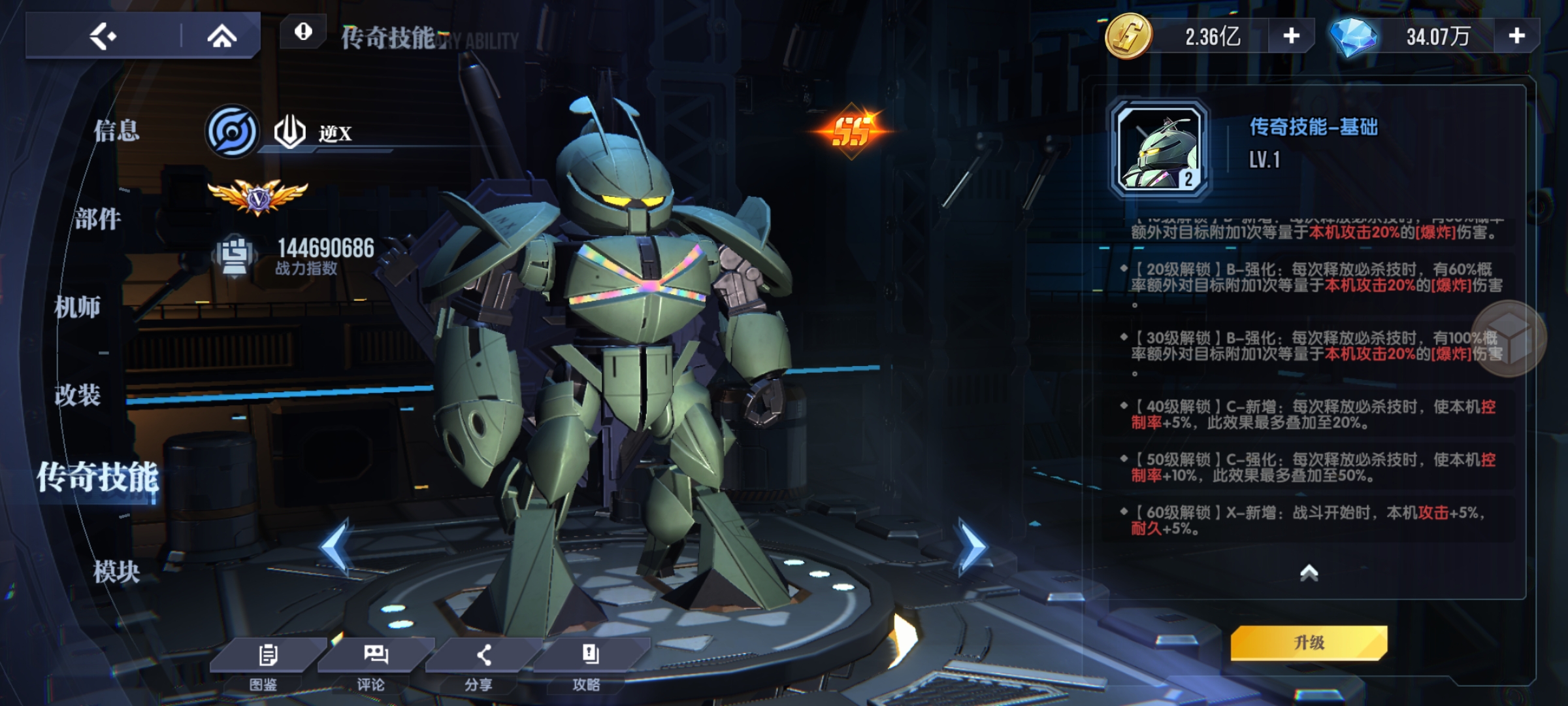Open the 评论 comments
This screenshot has width=1568, height=706.
click(x=374, y=662)
